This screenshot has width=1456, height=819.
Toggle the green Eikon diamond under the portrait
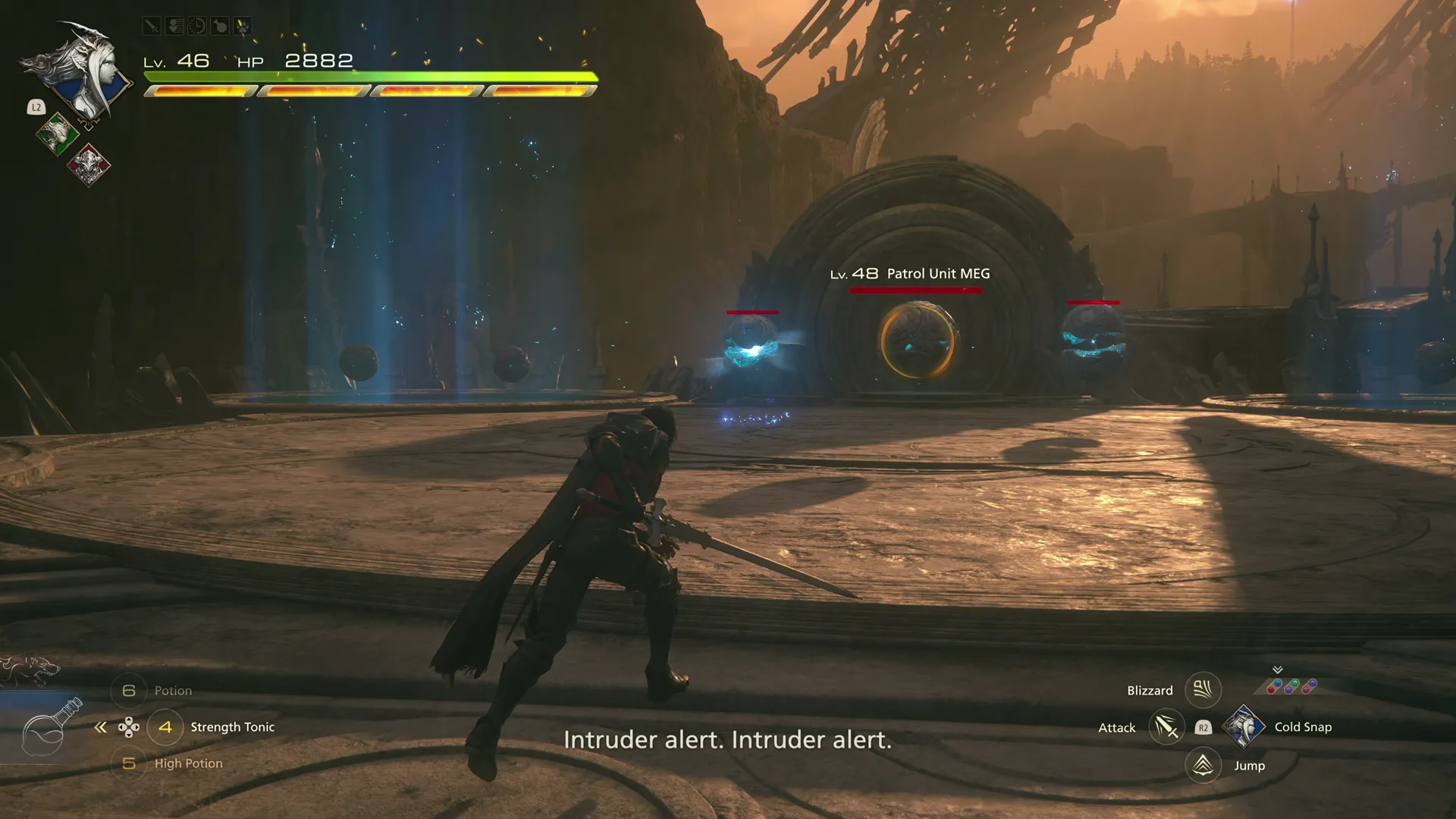click(57, 135)
